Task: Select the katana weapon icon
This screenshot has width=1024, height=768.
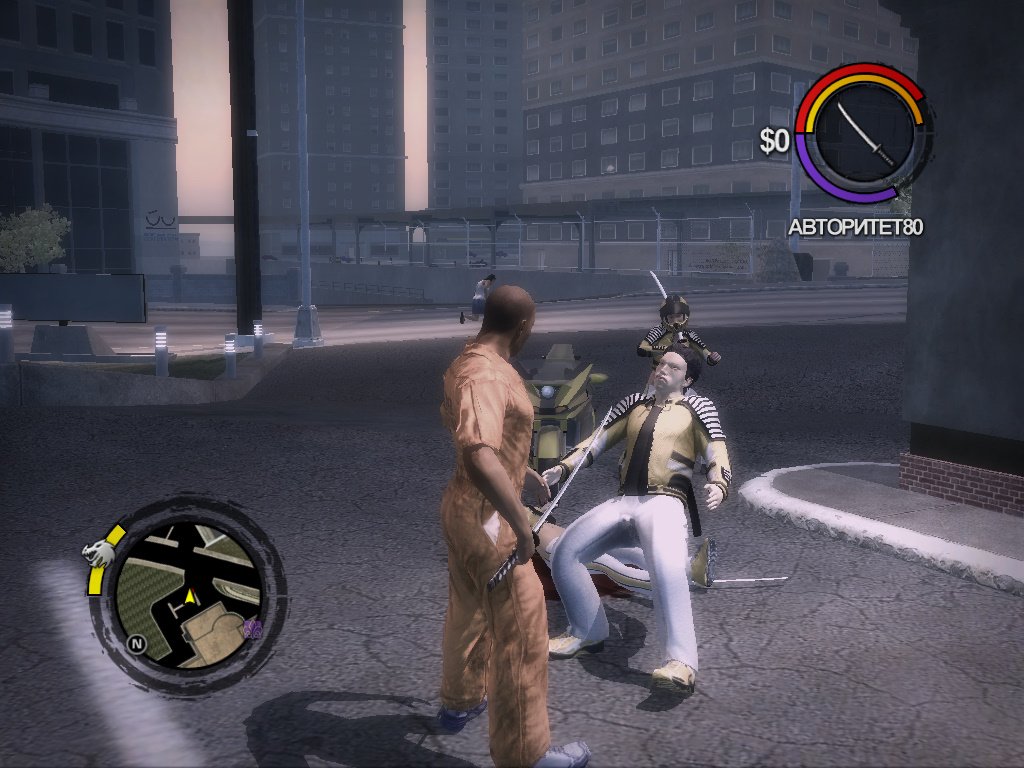Action: click(865, 131)
